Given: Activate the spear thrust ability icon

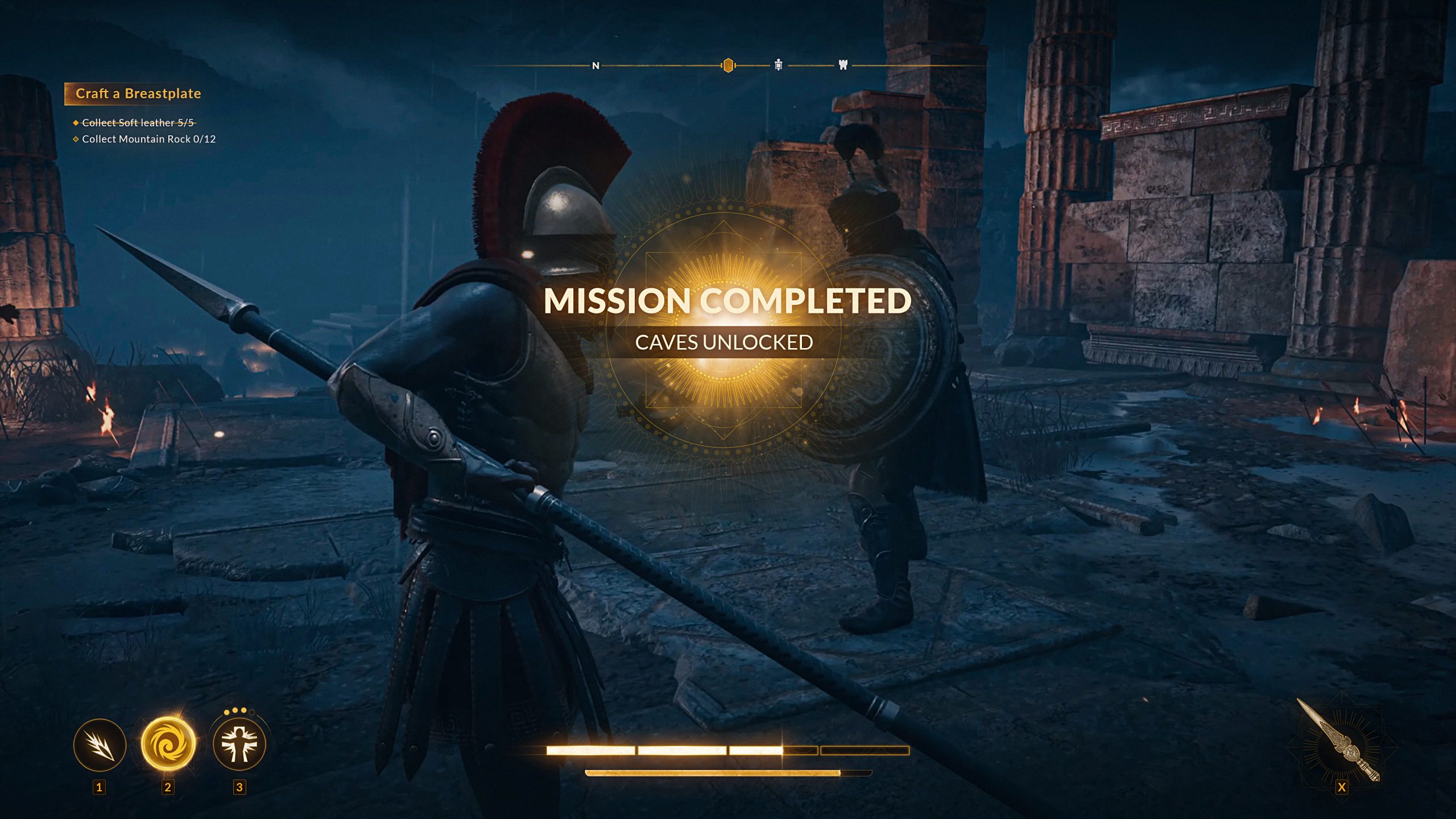Looking at the screenshot, I should 100,745.
